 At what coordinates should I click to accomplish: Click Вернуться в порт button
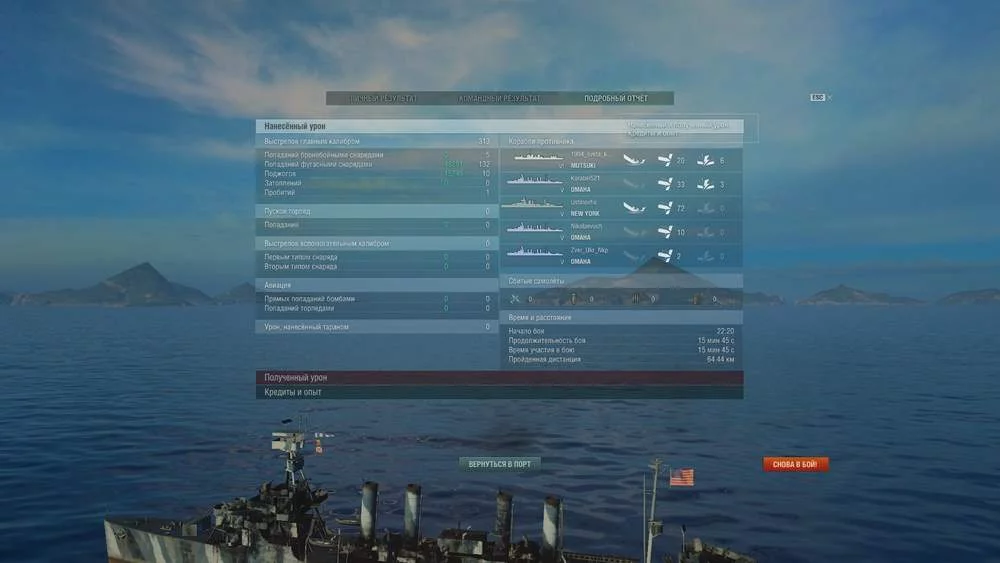coord(500,464)
